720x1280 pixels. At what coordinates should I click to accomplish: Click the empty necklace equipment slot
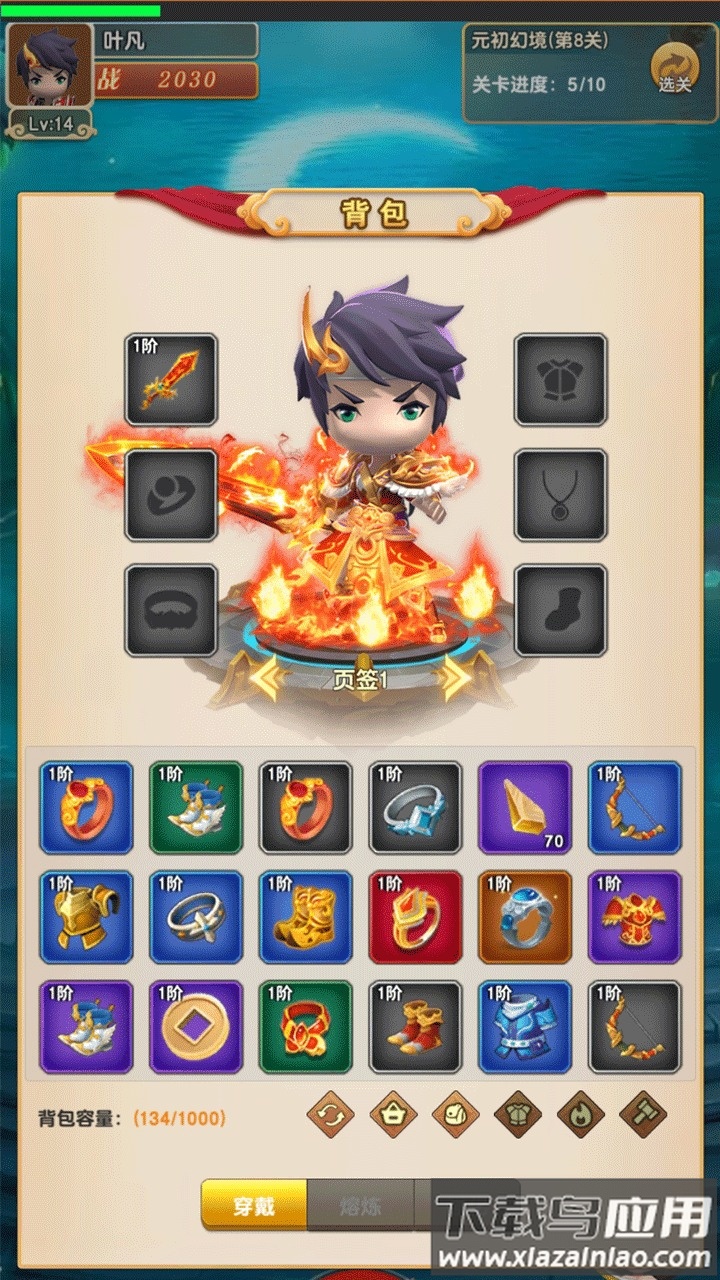tap(560, 495)
